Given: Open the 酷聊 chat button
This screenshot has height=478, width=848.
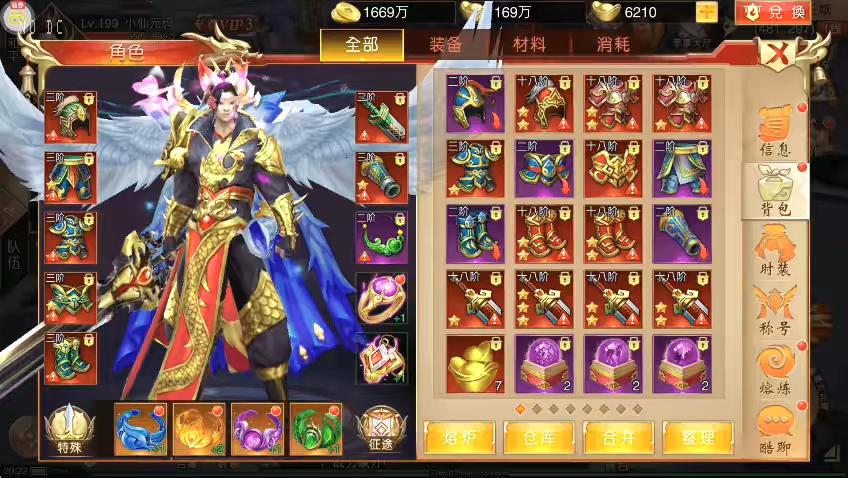Looking at the screenshot, I should click(x=776, y=428).
